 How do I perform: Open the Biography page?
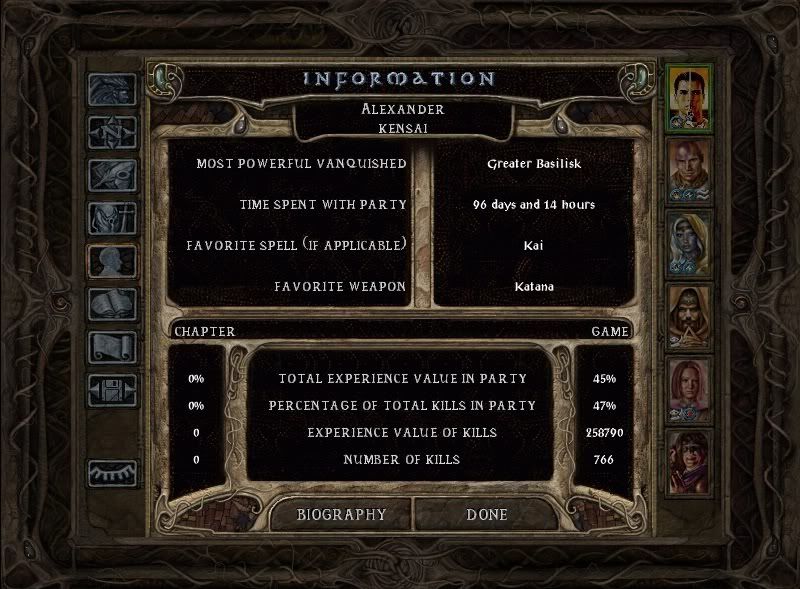click(341, 515)
